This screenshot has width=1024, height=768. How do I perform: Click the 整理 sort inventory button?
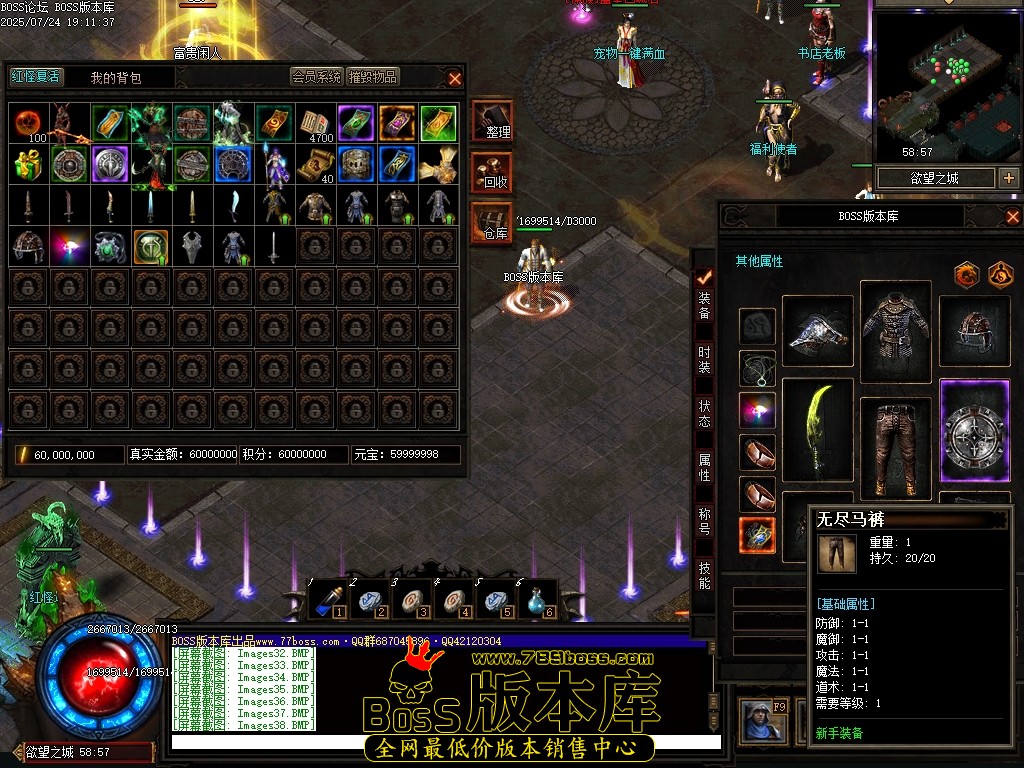(492, 122)
